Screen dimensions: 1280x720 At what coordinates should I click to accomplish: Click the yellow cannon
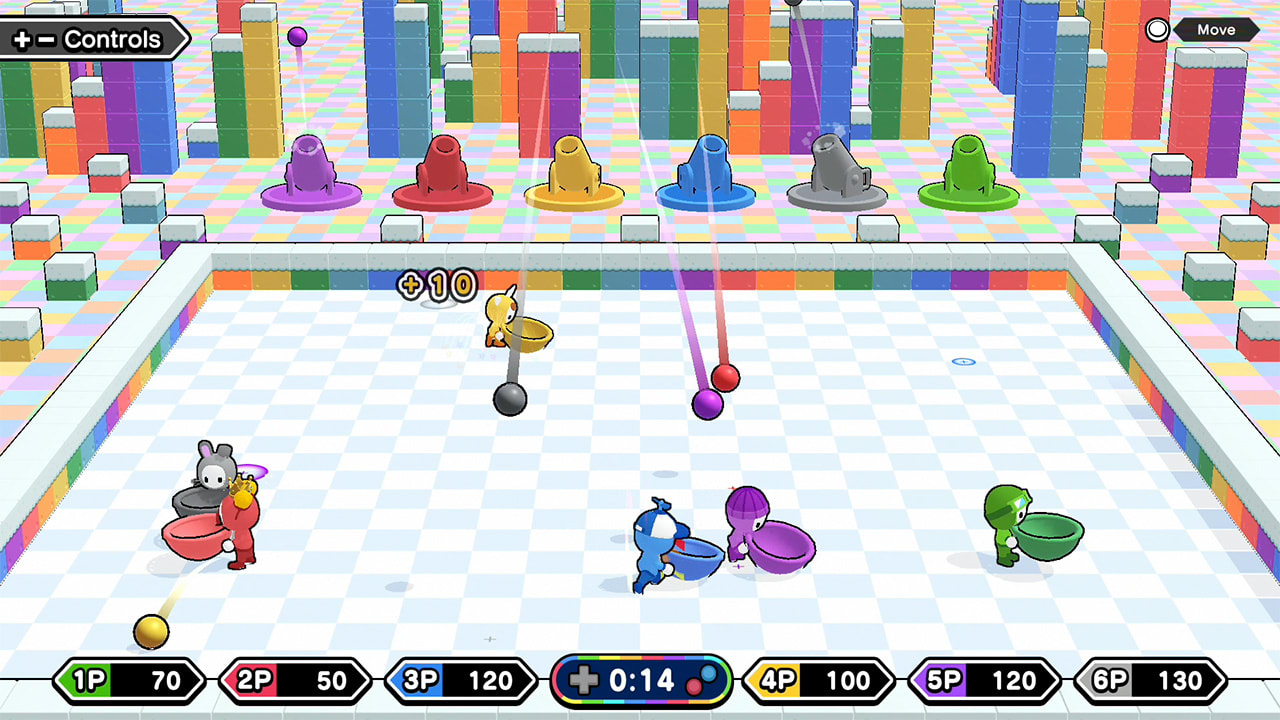[x=572, y=170]
